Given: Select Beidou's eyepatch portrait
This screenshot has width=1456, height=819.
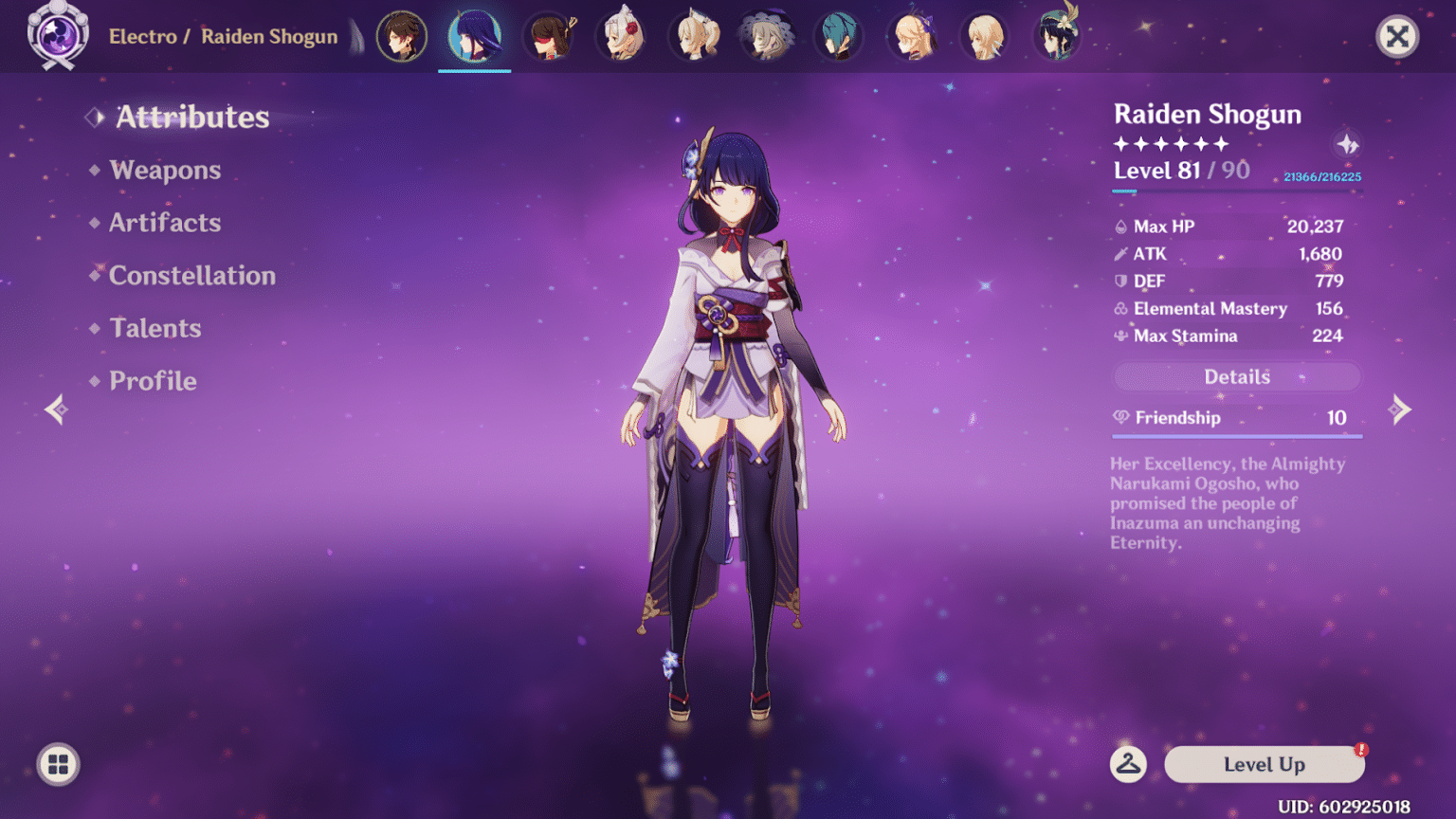Looking at the screenshot, I should point(549,37).
